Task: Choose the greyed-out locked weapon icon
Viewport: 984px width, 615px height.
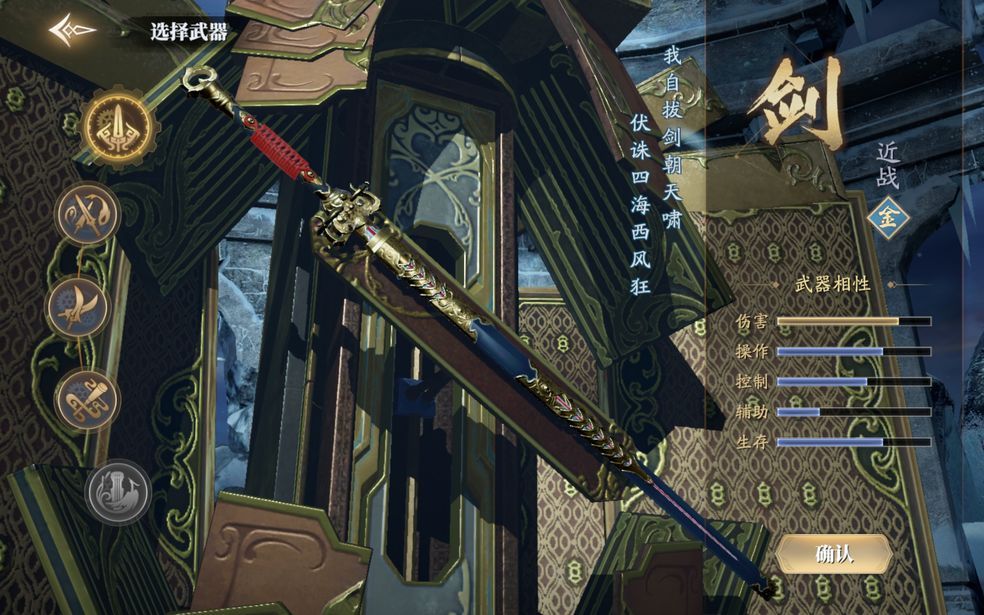Action: point(117,491)
